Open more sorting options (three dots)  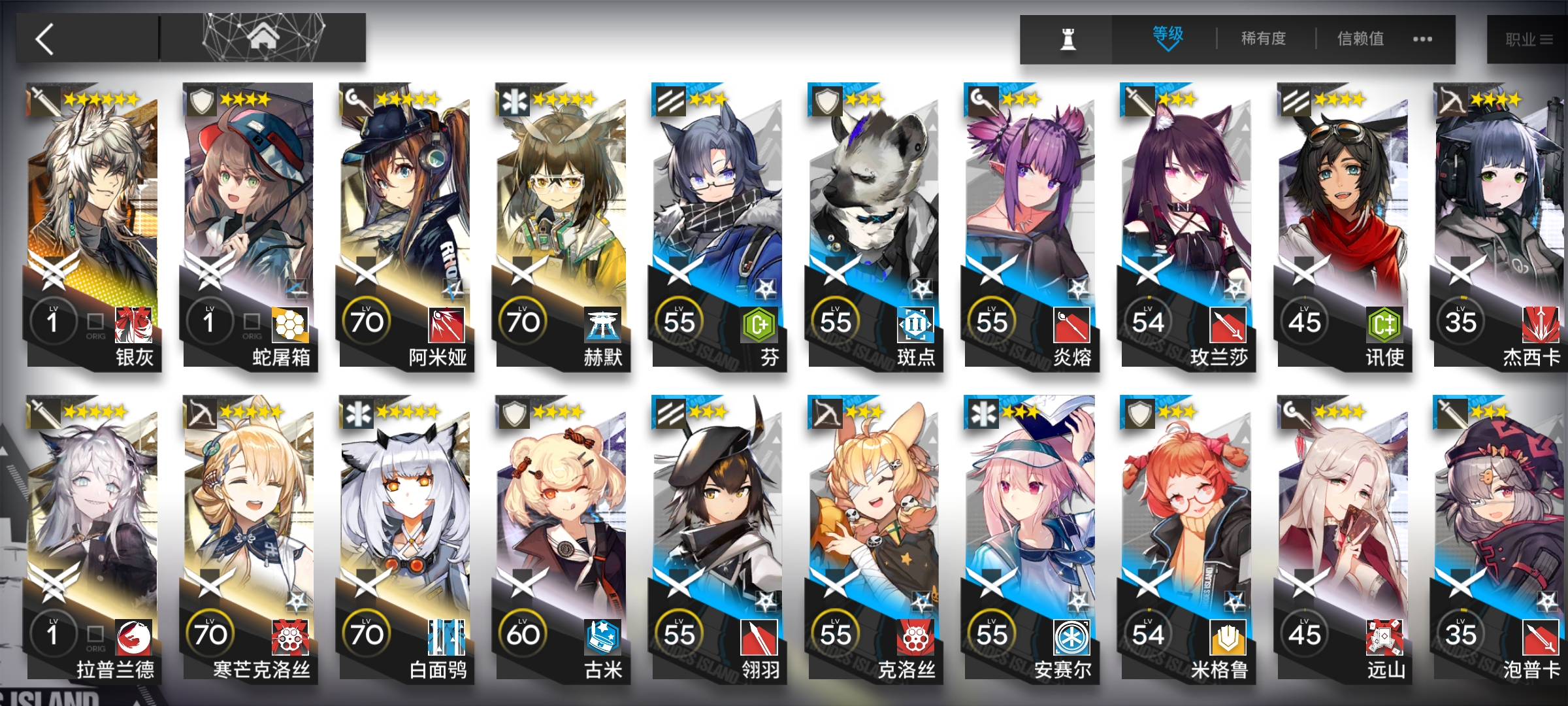(1422, 39)
